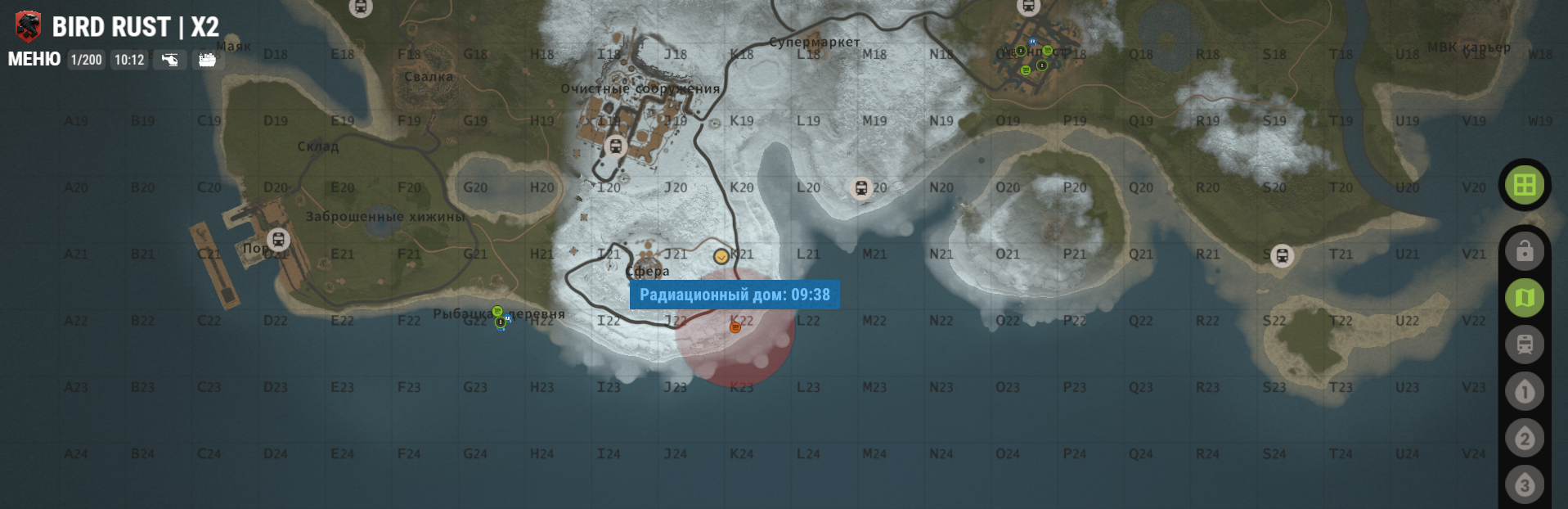Click the padlock unlock button
1568x509 pixels.
1524,251
